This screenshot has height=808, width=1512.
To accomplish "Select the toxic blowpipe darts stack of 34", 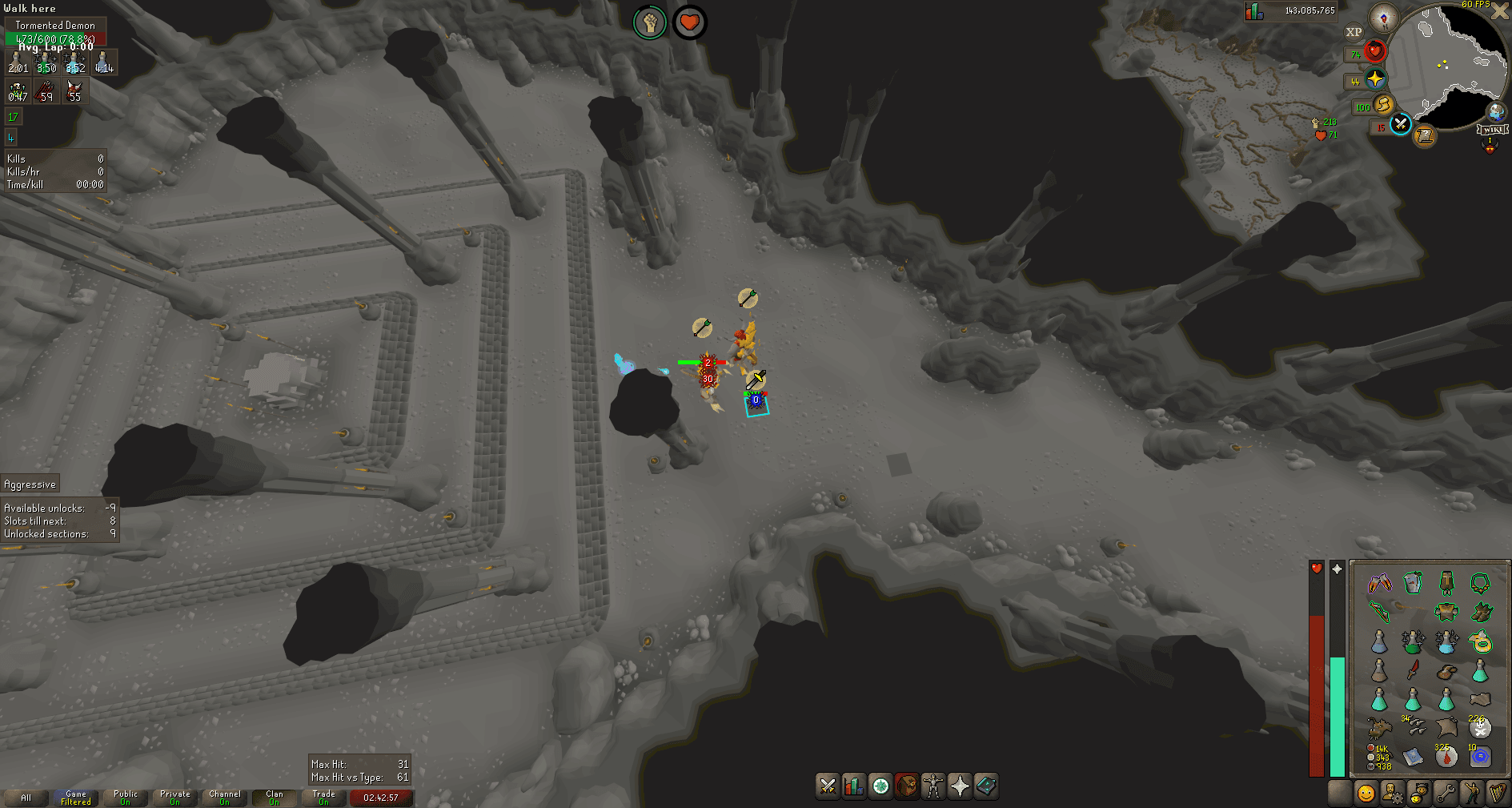I will coord(1414,727).
